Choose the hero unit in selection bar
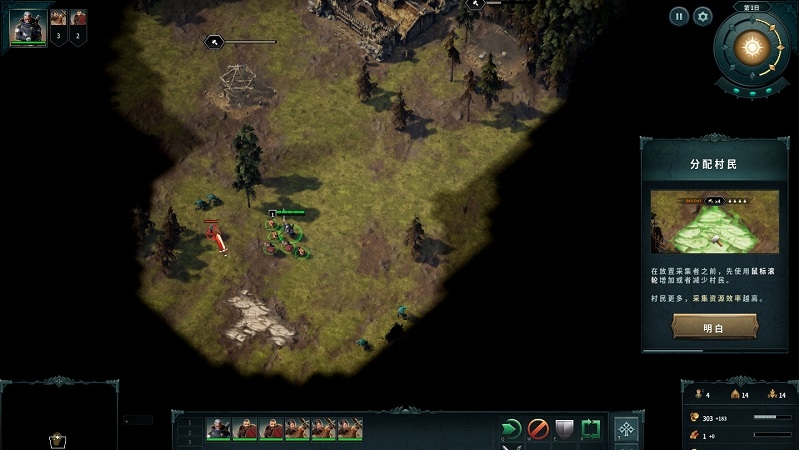Viewport: 799px width, 450px height. point(219,429)
